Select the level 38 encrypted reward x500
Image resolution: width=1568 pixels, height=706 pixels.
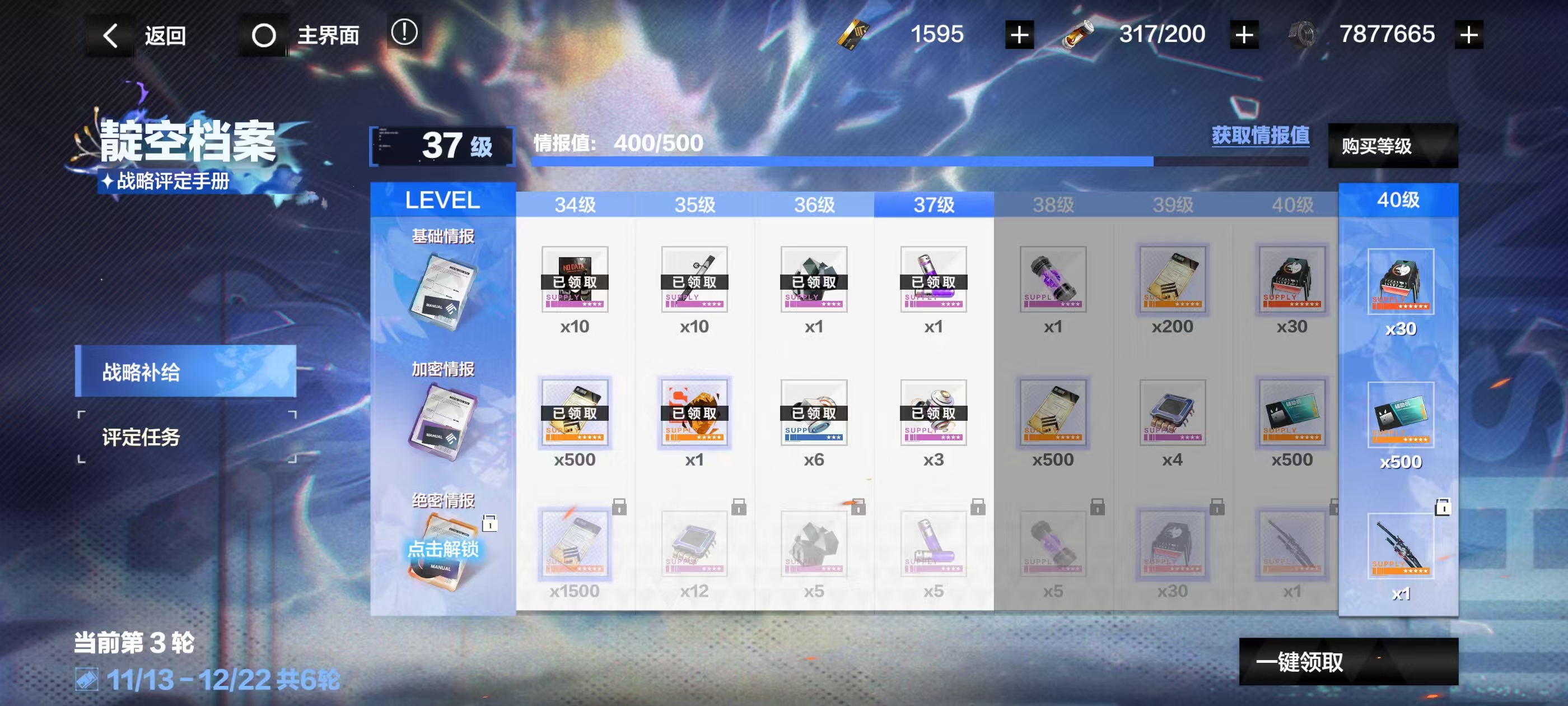click(x=1052, y=412)
